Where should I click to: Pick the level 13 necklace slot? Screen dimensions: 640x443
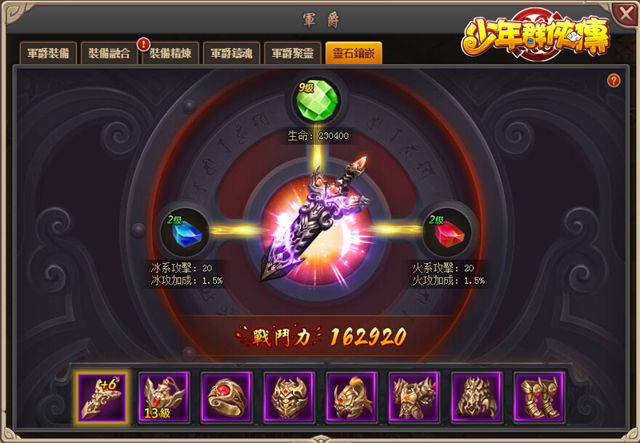[165, 397]
